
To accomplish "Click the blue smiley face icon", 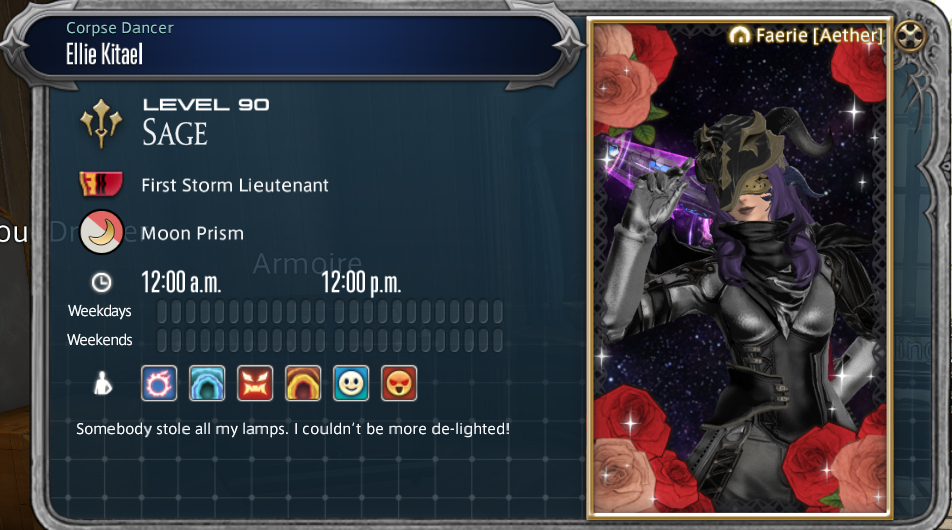I will click(351, 383).
